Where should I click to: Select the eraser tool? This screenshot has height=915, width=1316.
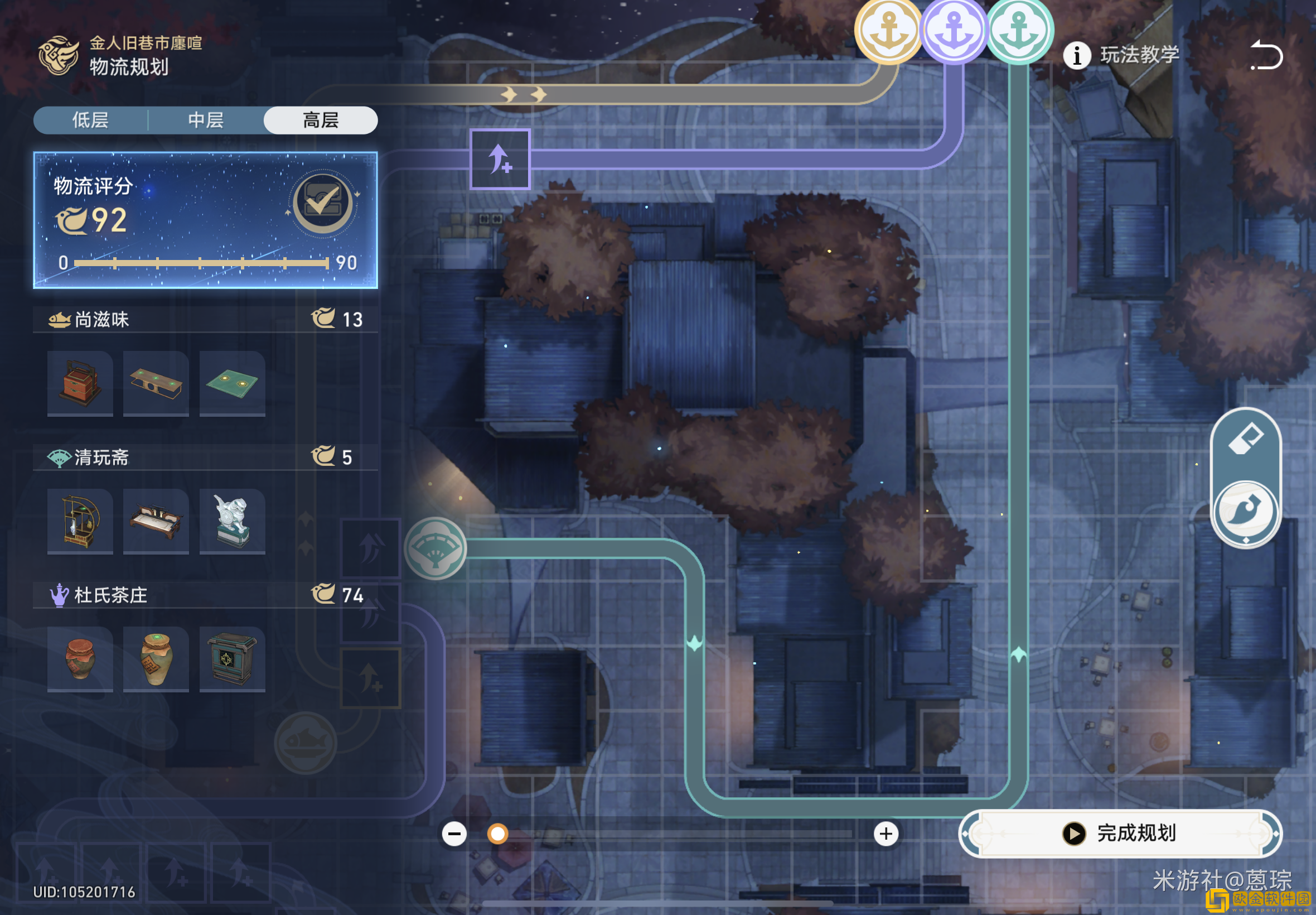[1246, 440]
